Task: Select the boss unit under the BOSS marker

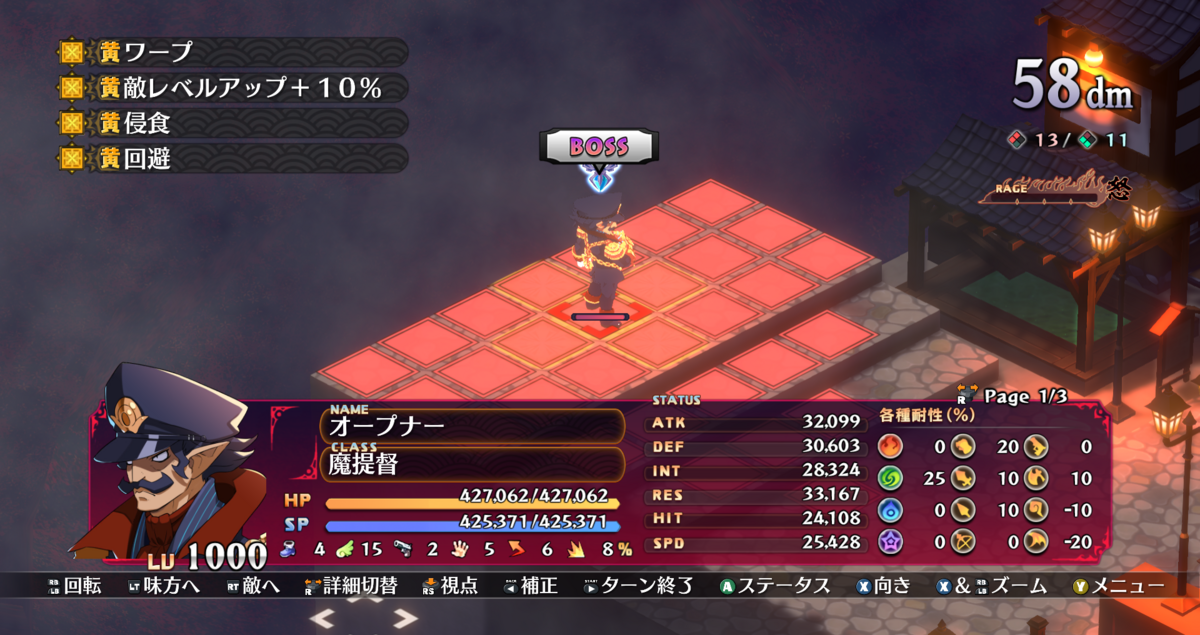Action: [599, 255]
